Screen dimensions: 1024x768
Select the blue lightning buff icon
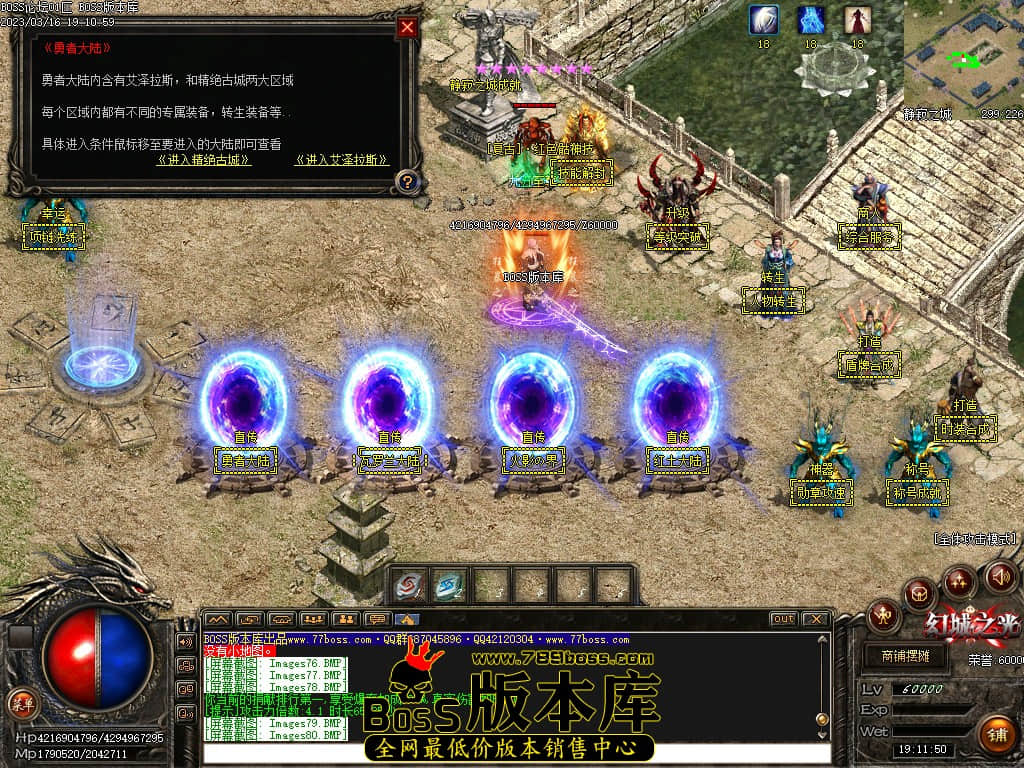(811, 20)
